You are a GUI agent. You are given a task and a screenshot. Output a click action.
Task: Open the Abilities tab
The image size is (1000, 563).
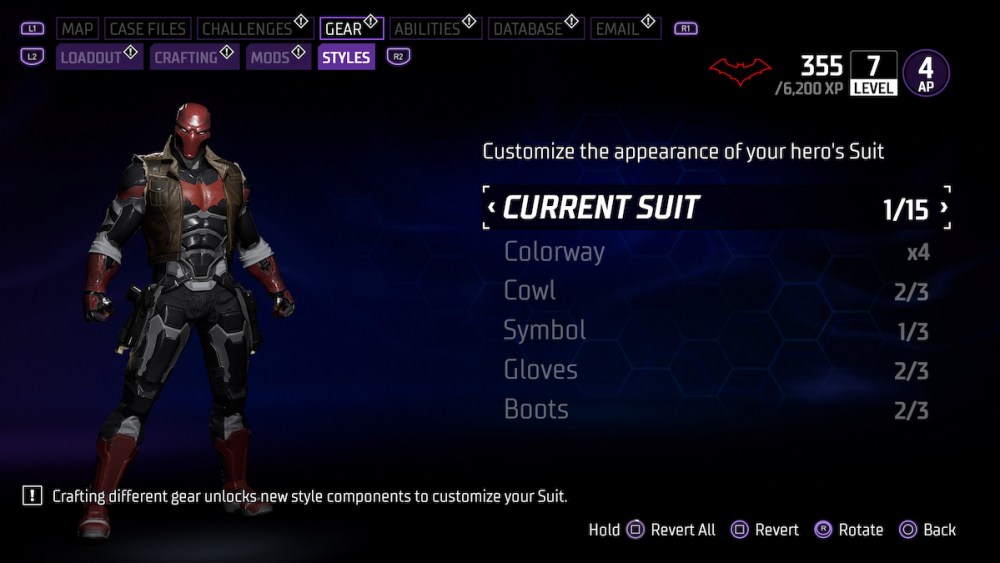point(427,29)
